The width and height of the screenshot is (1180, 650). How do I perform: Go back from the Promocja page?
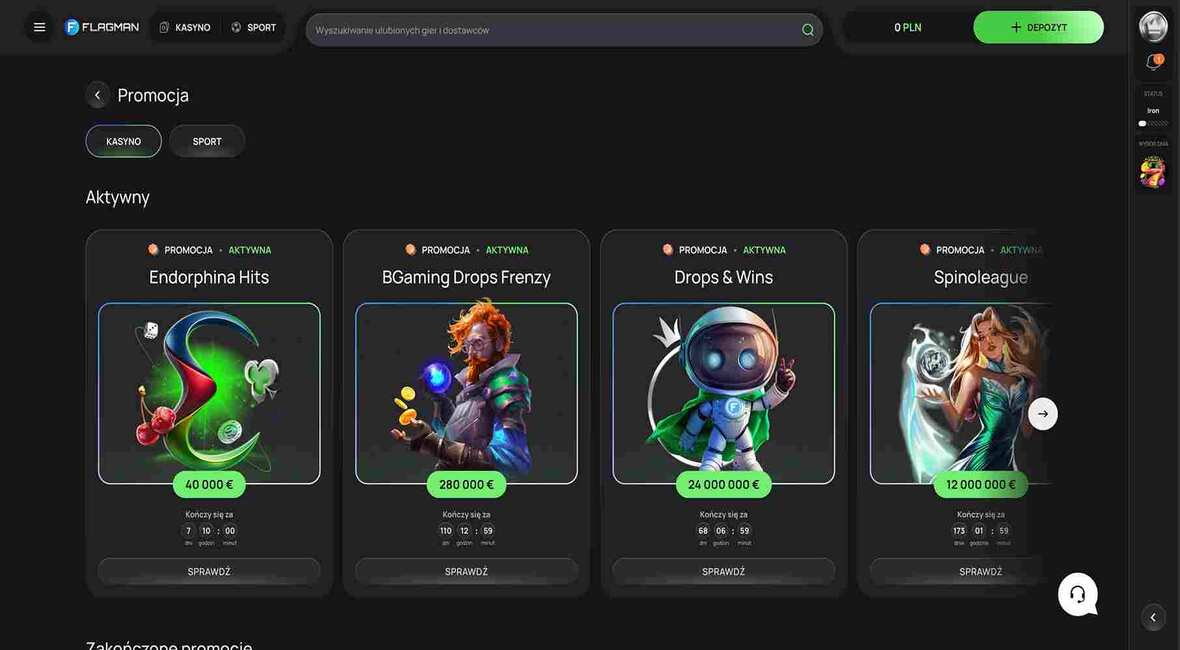[x=97, y=95]
